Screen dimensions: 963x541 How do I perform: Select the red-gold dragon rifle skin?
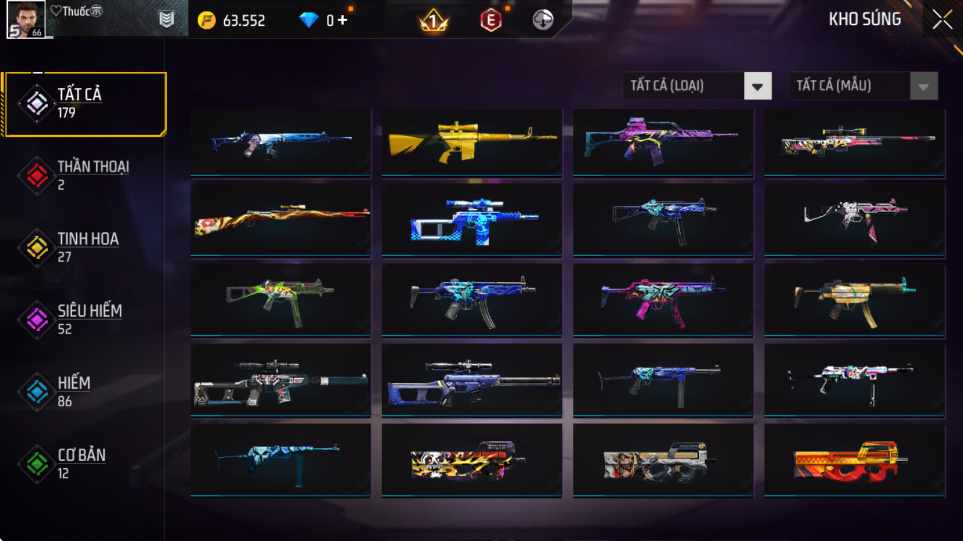[x=280, y=220]
